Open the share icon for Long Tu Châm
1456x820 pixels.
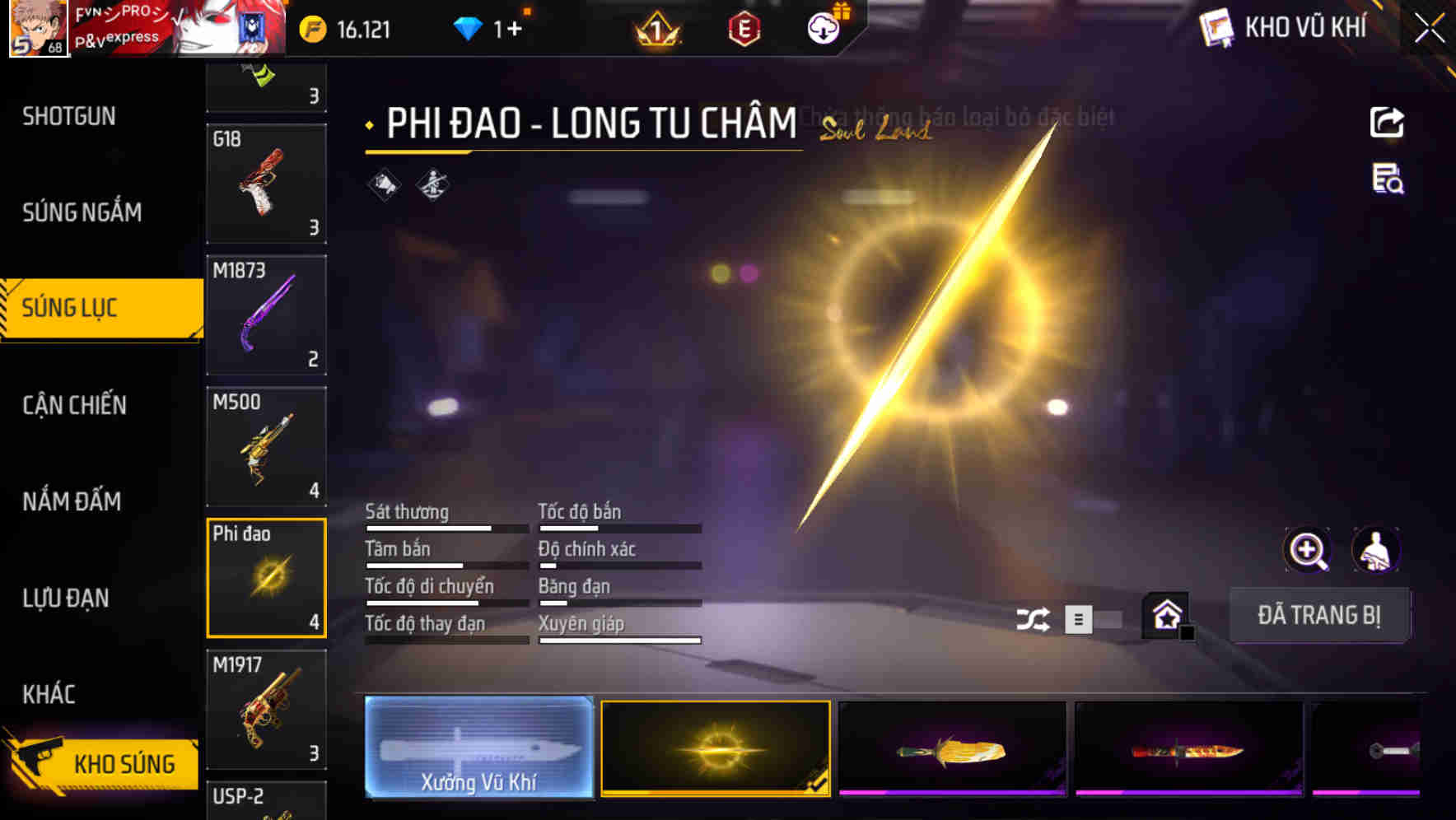click(1387, 122)
